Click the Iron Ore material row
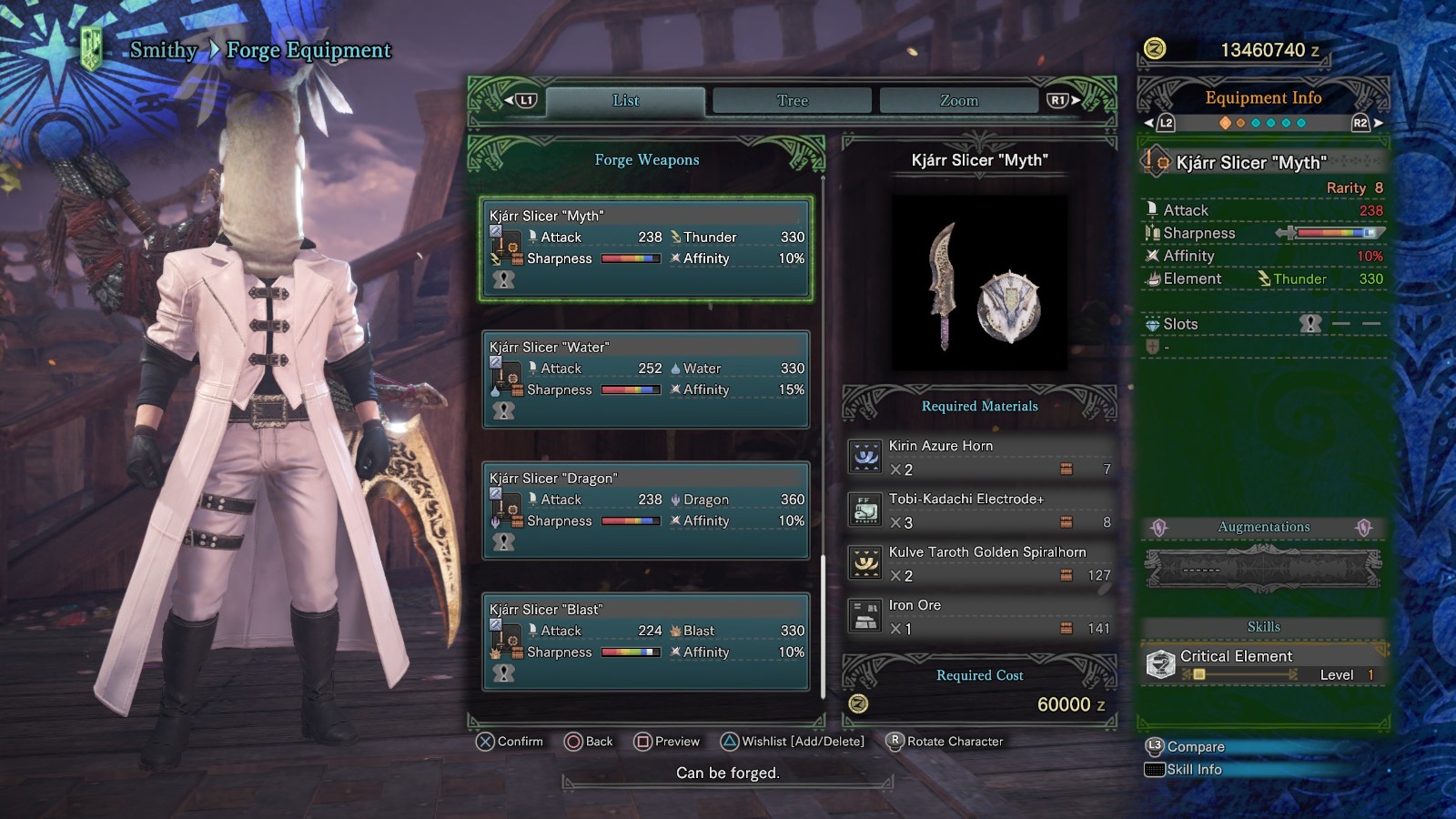This screenshot has height=819, width=1456. click(x=980, y=616)
